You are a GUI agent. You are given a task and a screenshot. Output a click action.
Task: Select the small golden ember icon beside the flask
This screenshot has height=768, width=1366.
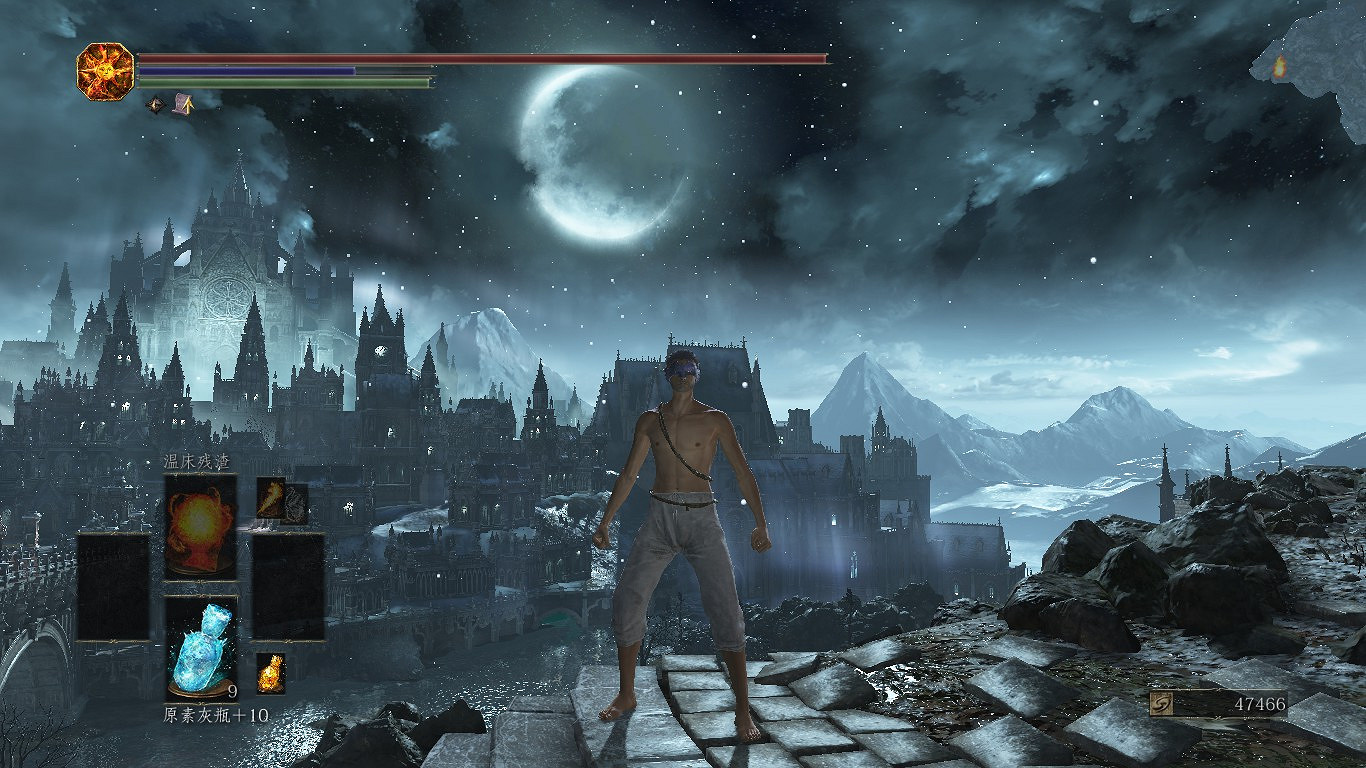coord(270,673)
